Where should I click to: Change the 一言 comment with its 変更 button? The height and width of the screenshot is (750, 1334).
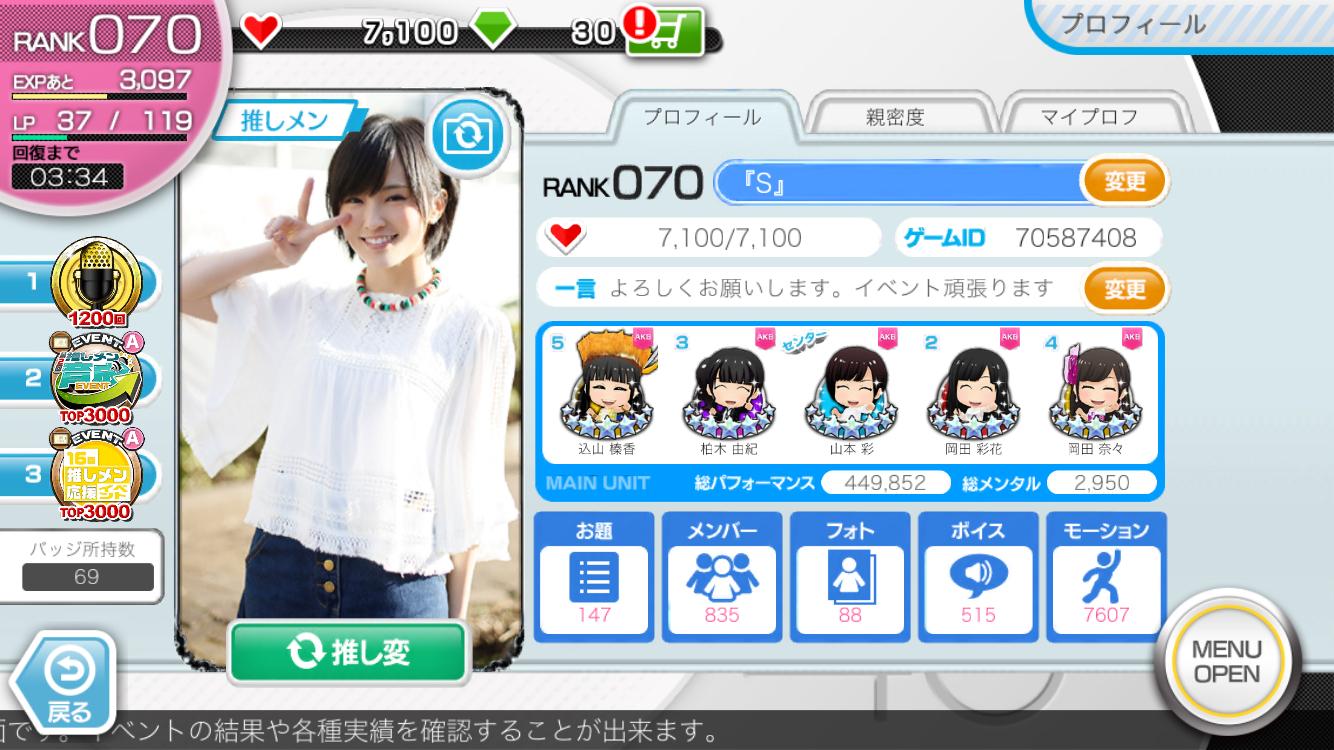[1124, 289]
